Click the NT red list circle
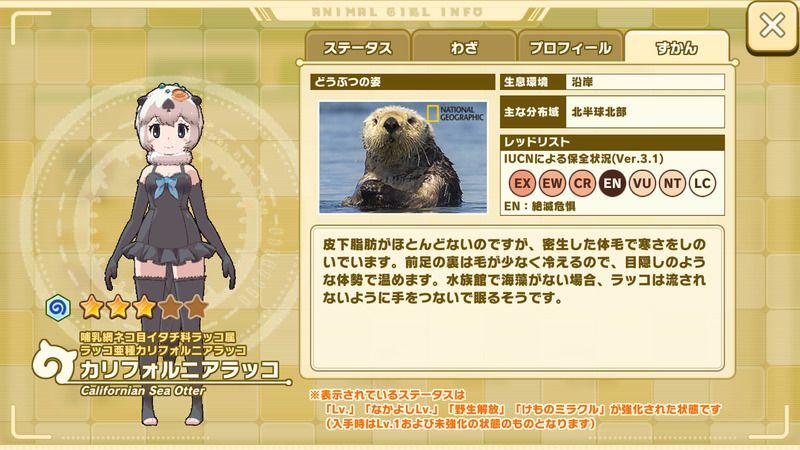The image size is (800, 450). pos(674,183)
